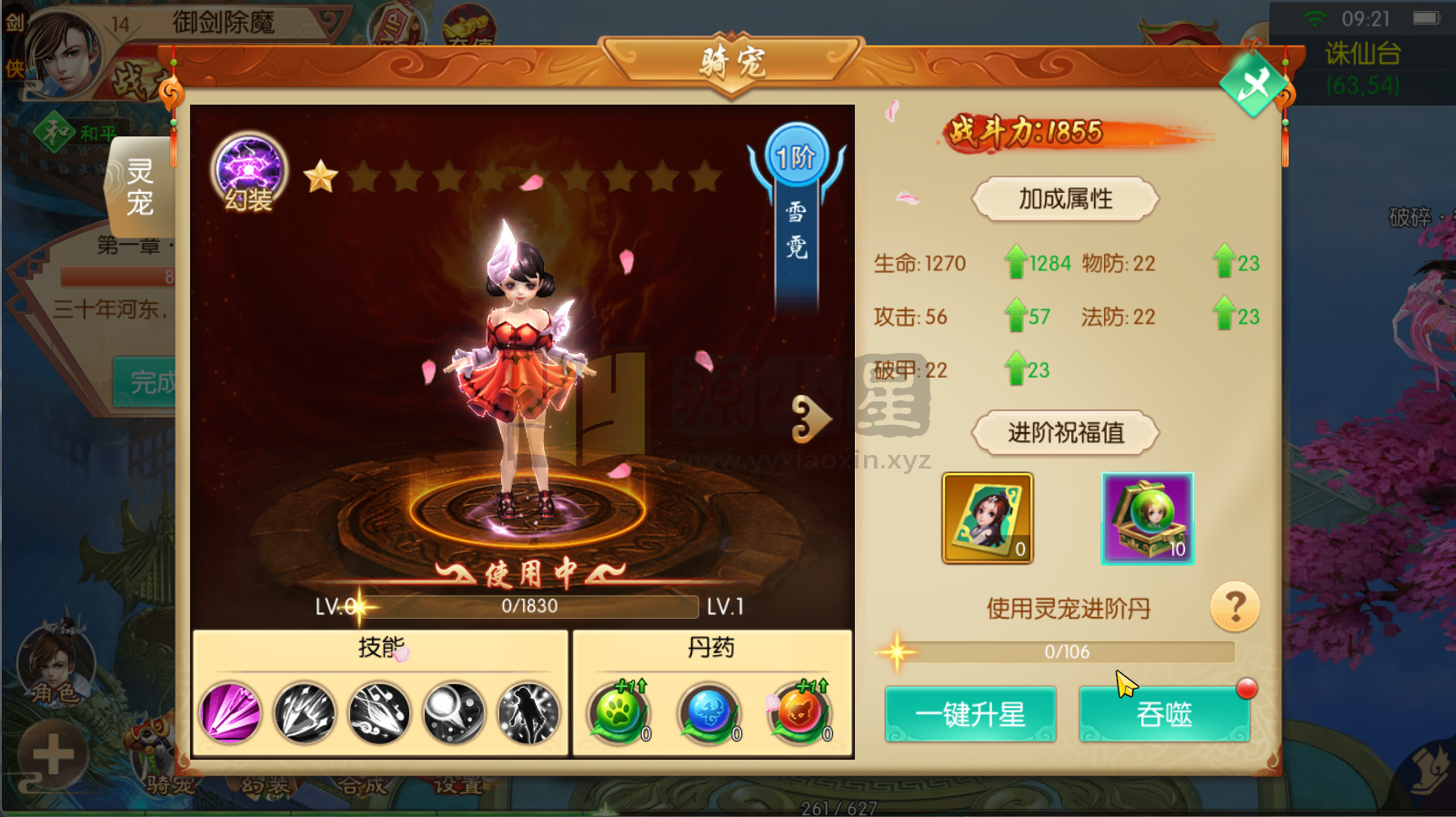Viewport: 1456px width, 817px height.
Task: Open the green orb chest item showing 10
Action: 1147,518
